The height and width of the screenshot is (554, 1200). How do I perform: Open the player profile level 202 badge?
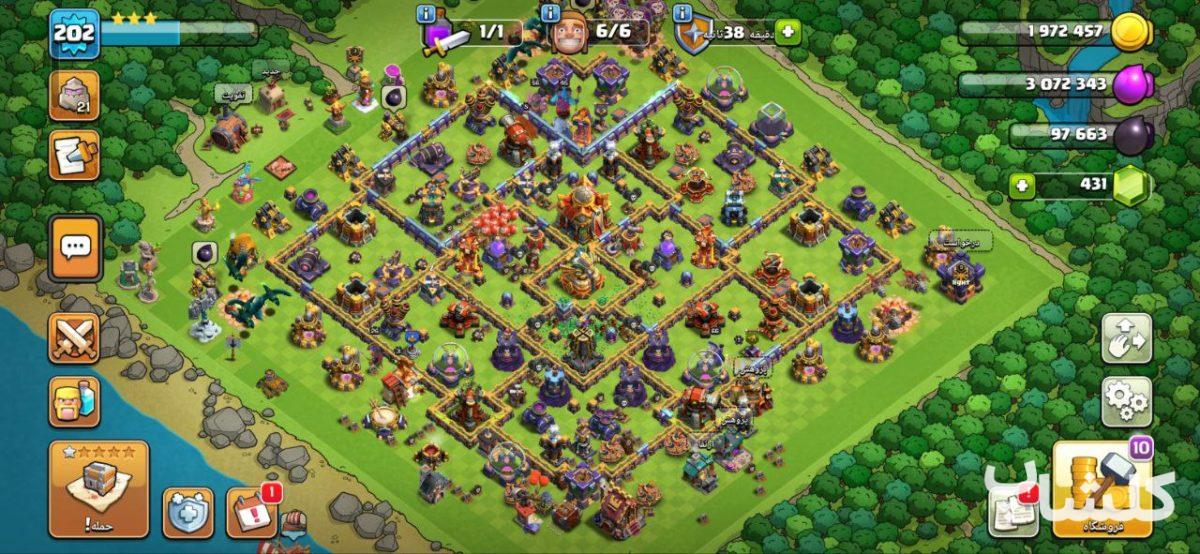pos(74,35)
